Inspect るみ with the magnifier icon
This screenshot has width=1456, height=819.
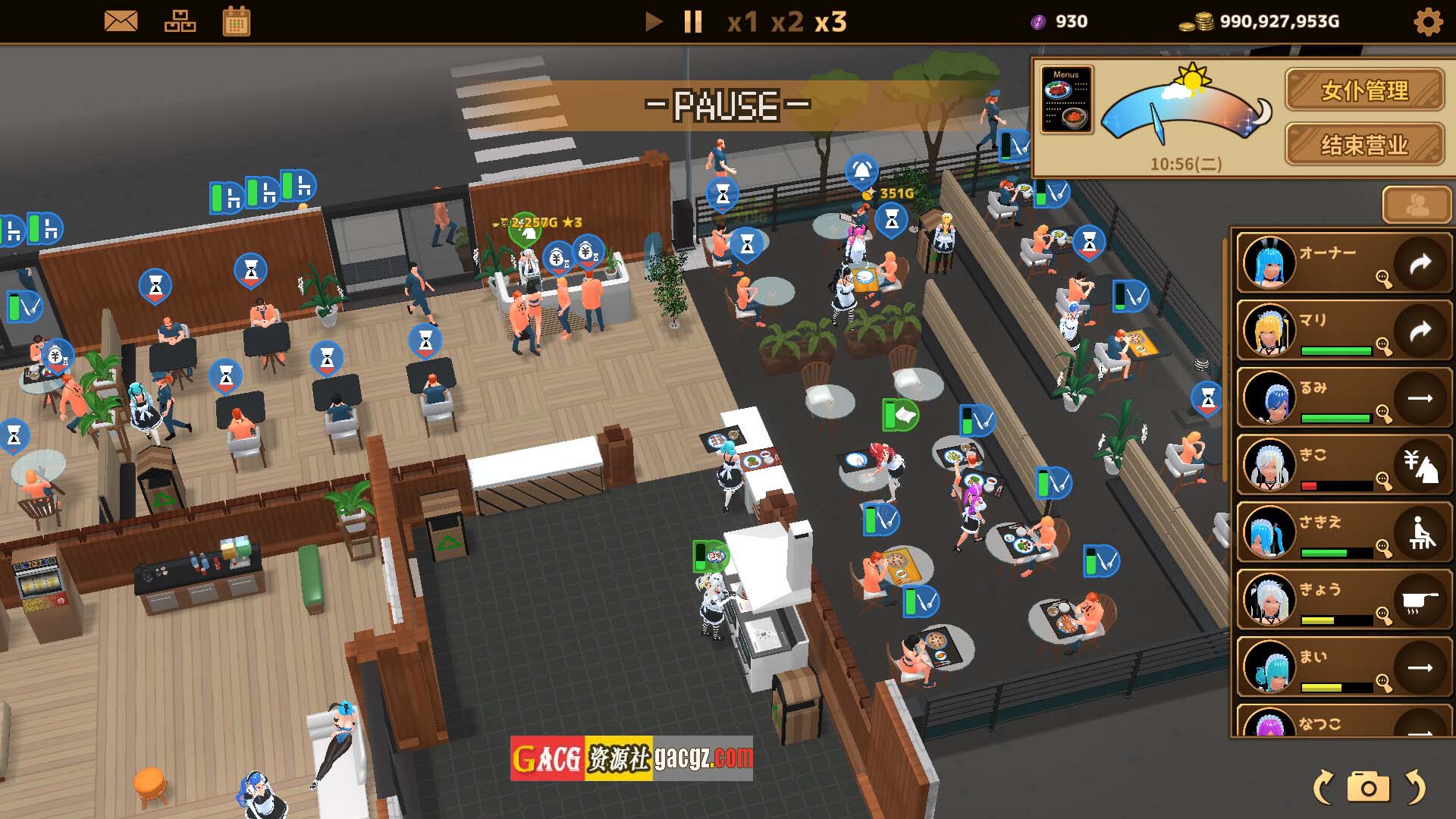click(1384, 414)
